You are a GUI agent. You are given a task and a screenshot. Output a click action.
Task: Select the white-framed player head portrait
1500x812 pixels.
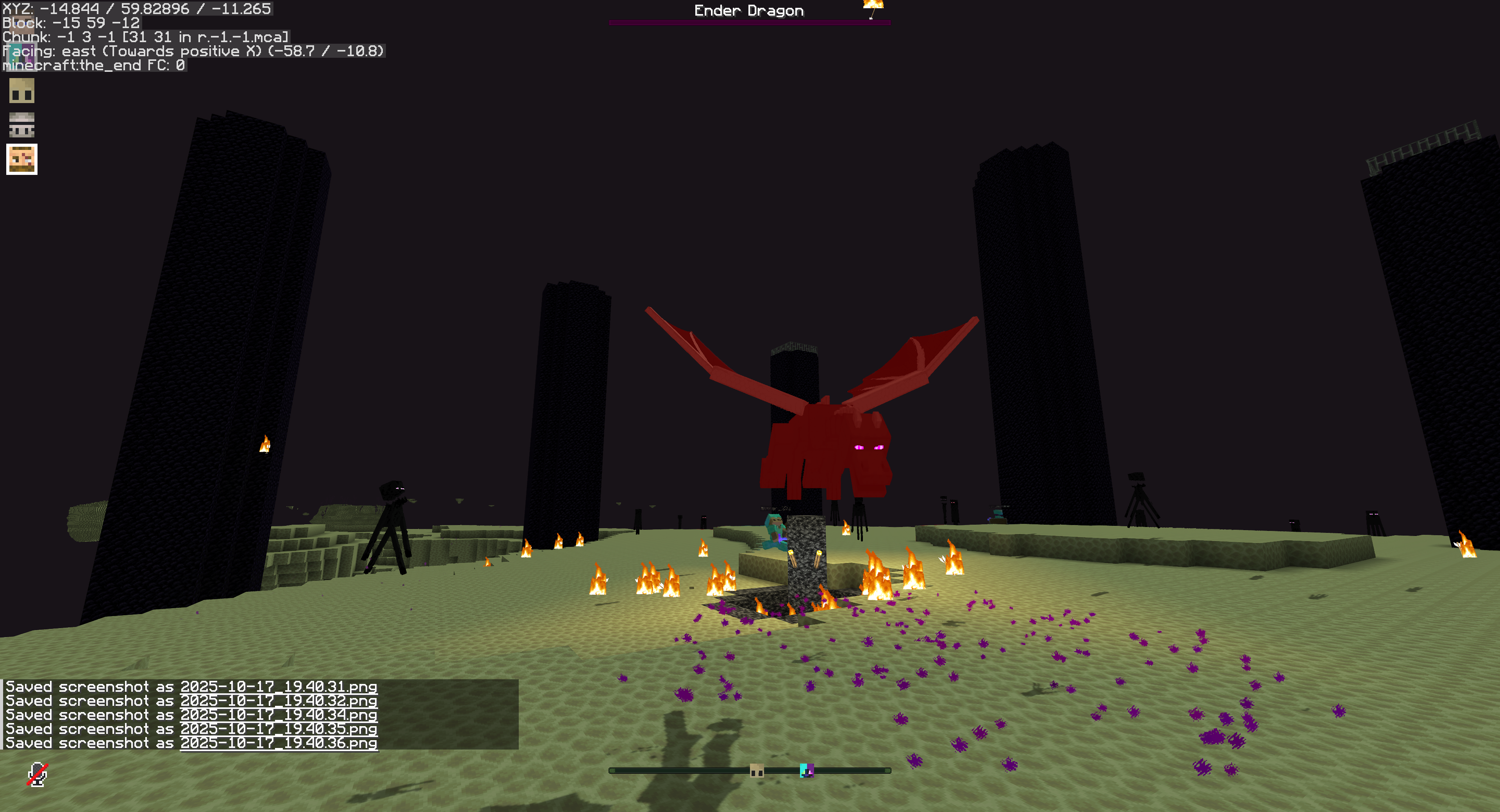22,160
